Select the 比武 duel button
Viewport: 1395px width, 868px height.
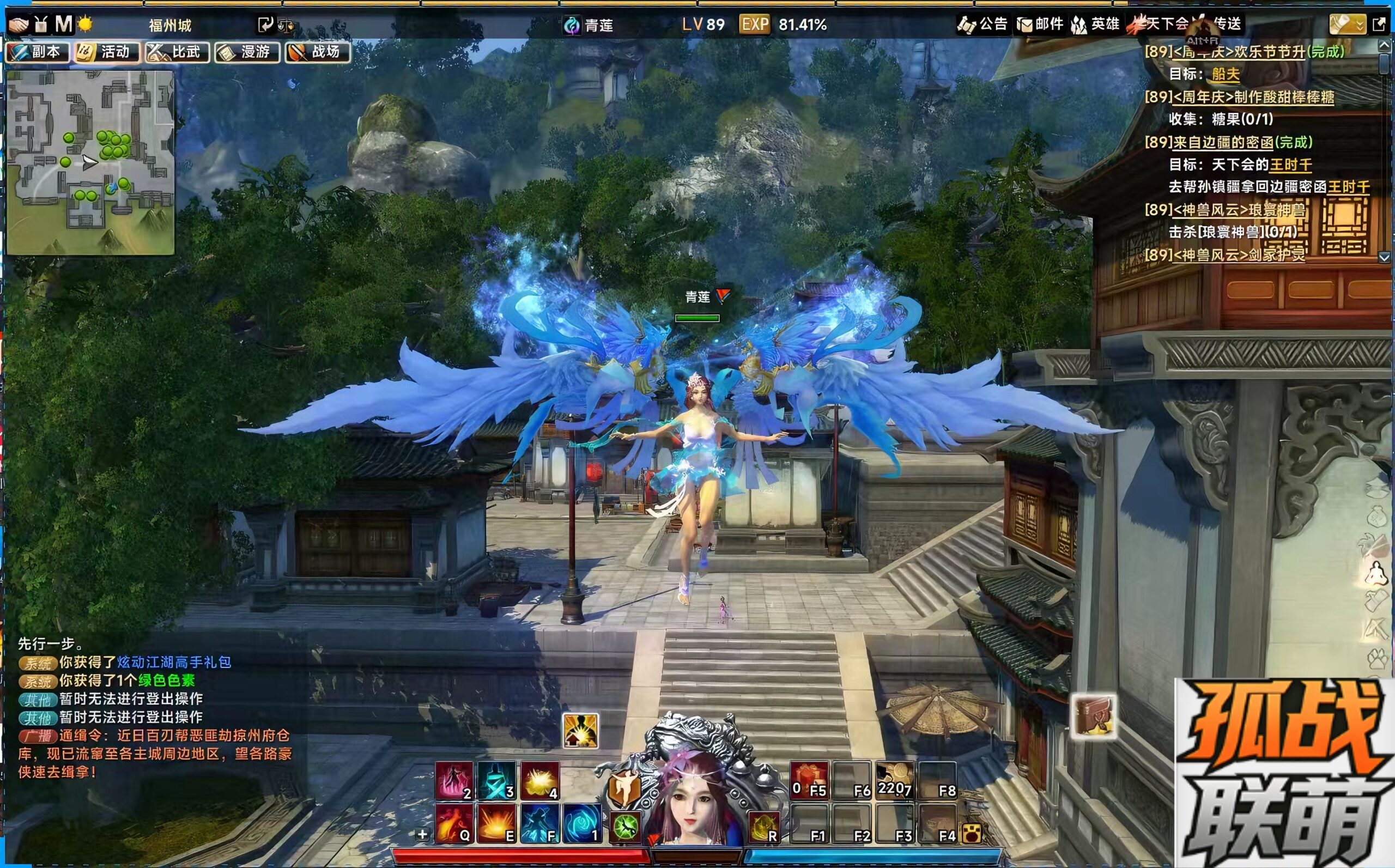(178, 52)
